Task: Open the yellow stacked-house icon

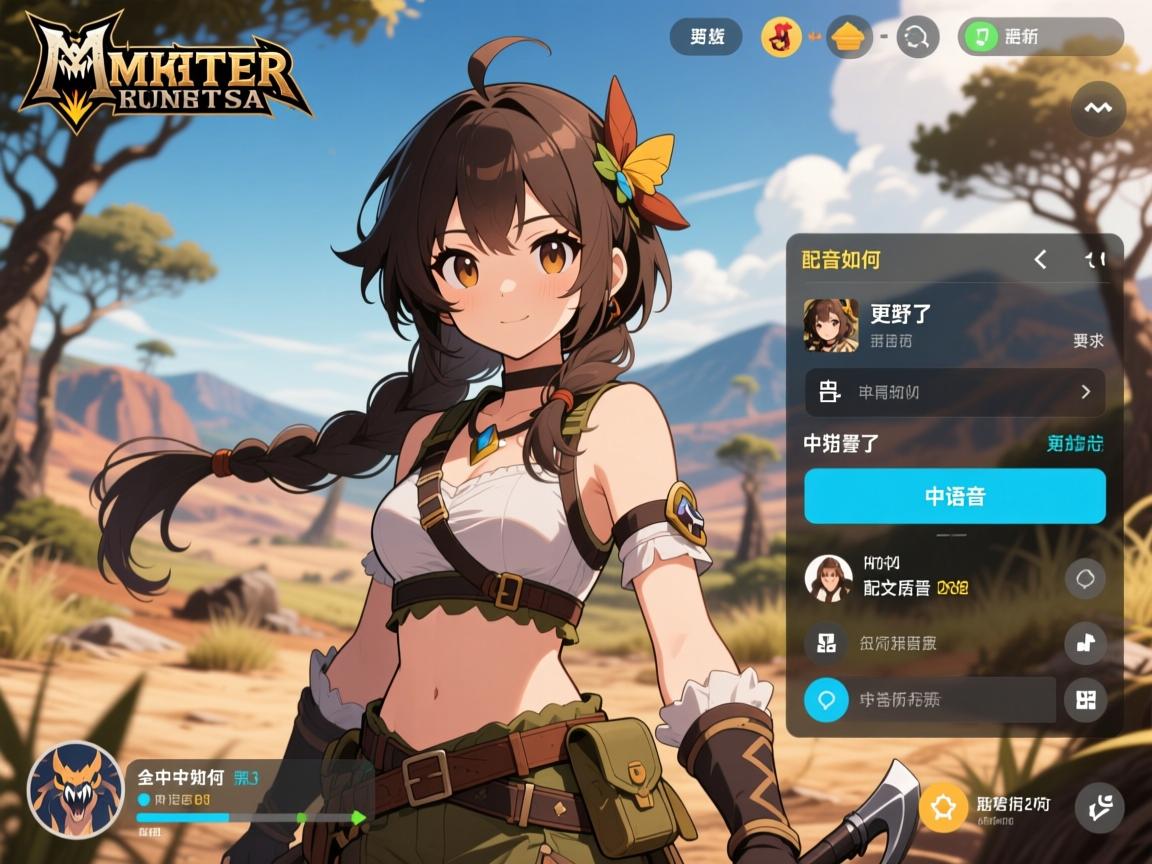Action: [x=850, y=38]
